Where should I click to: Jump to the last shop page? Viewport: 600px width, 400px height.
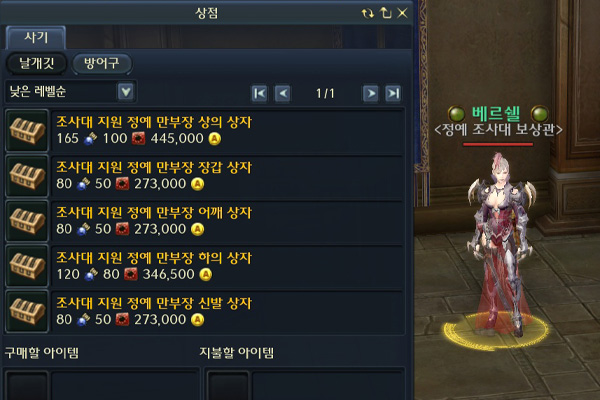tap(393, 93)
